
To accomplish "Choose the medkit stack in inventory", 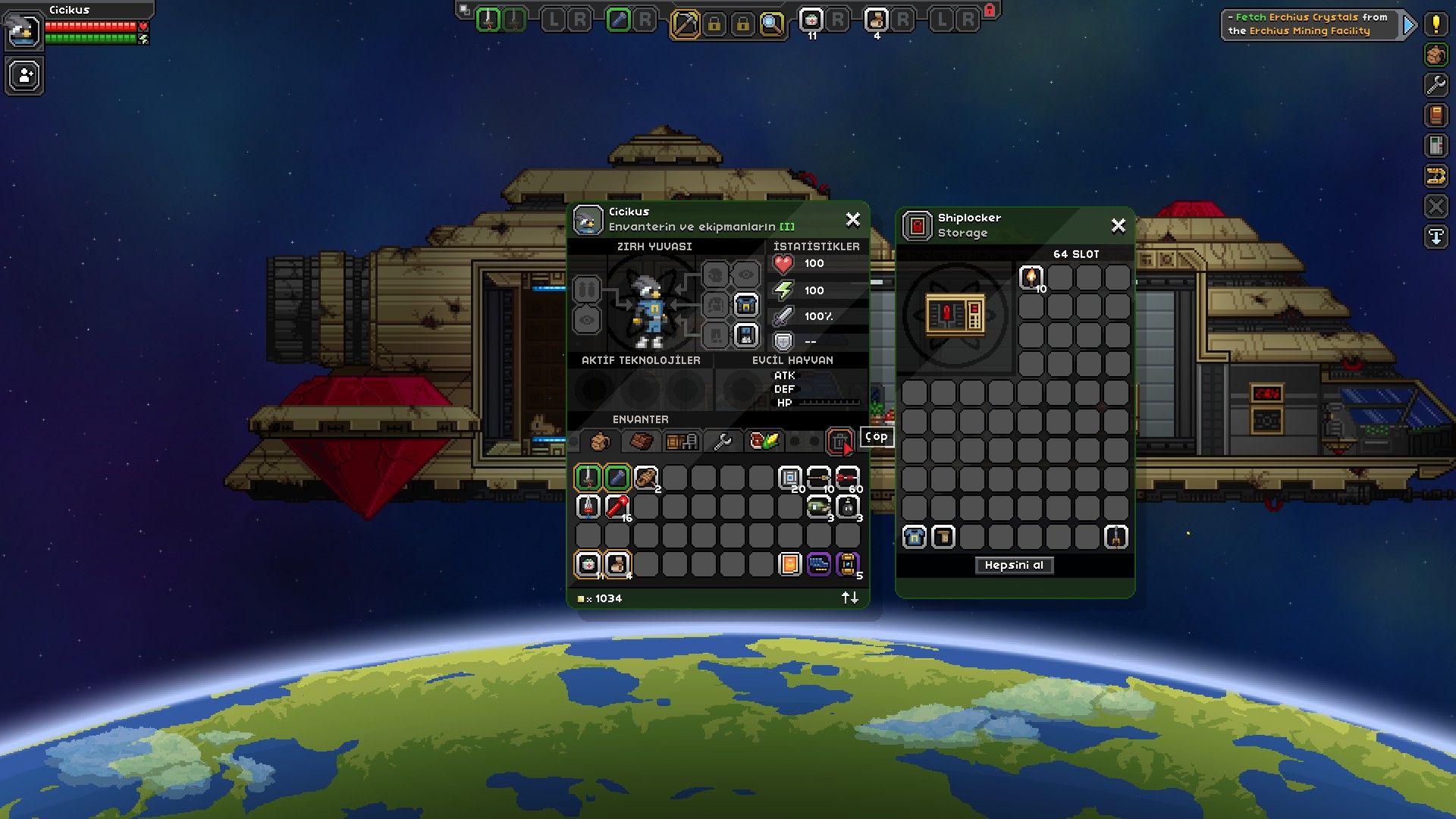I will click(x=588, y=564).
